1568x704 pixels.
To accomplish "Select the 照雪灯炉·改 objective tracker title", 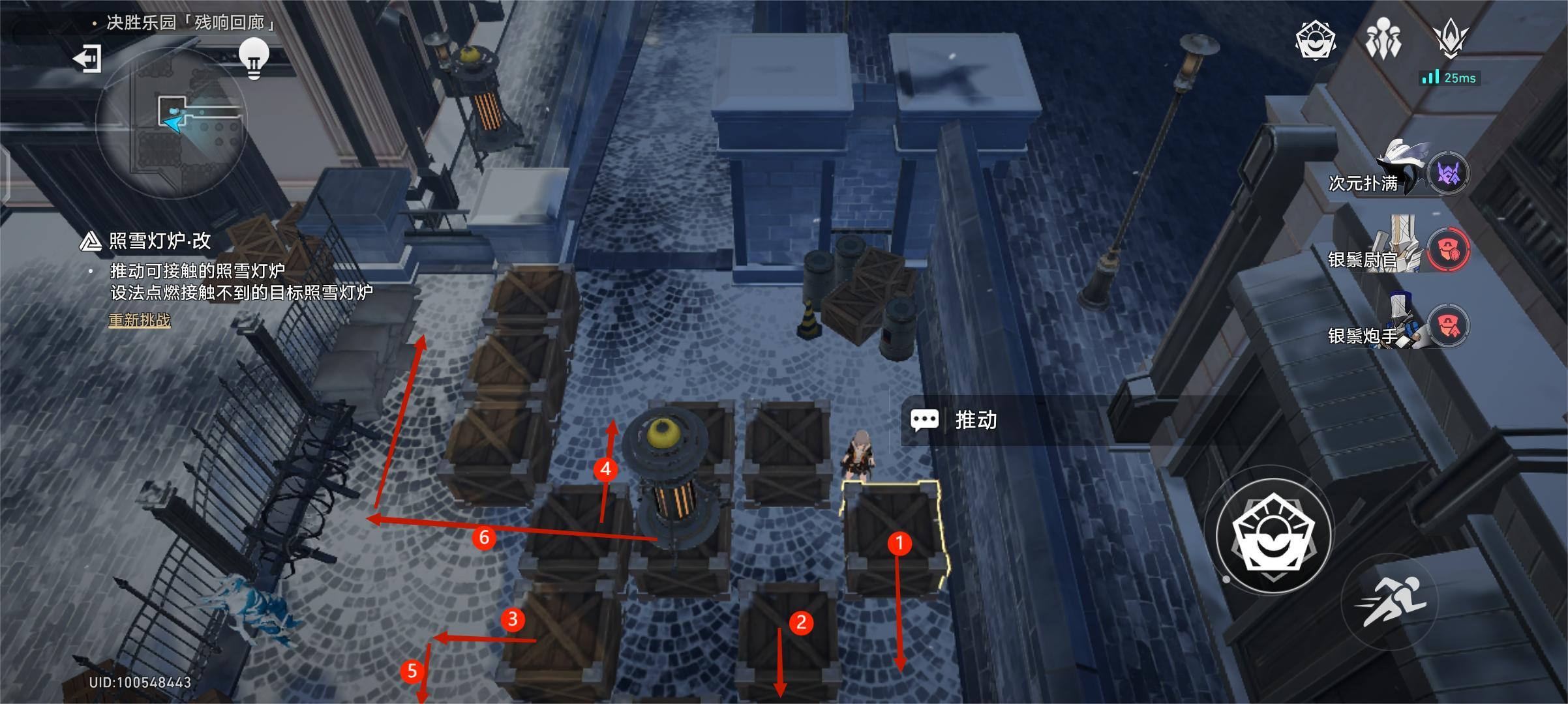I will pyautogui.click(x=159, y=241).
